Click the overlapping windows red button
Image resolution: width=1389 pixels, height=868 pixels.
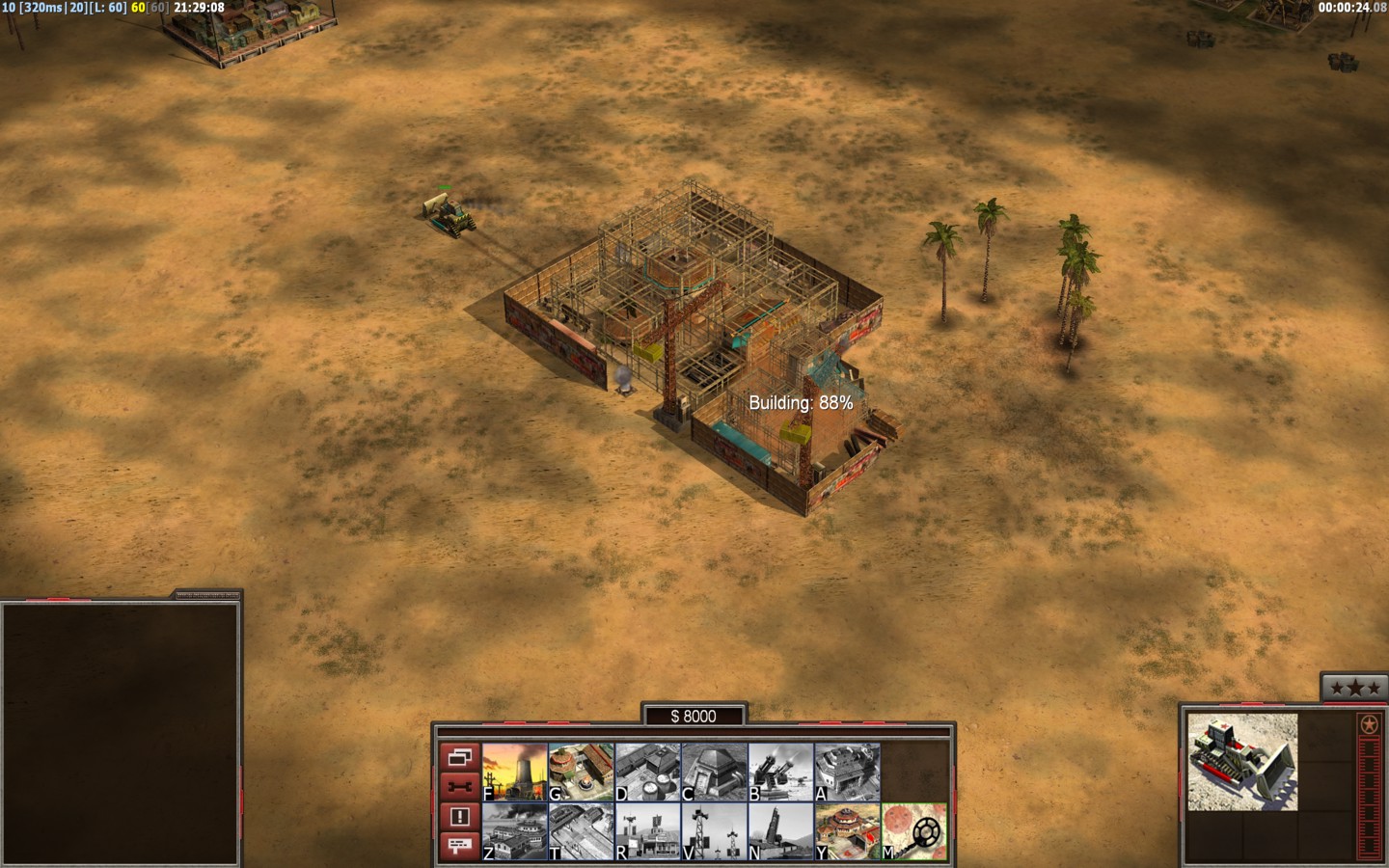(x=460, y=757)
